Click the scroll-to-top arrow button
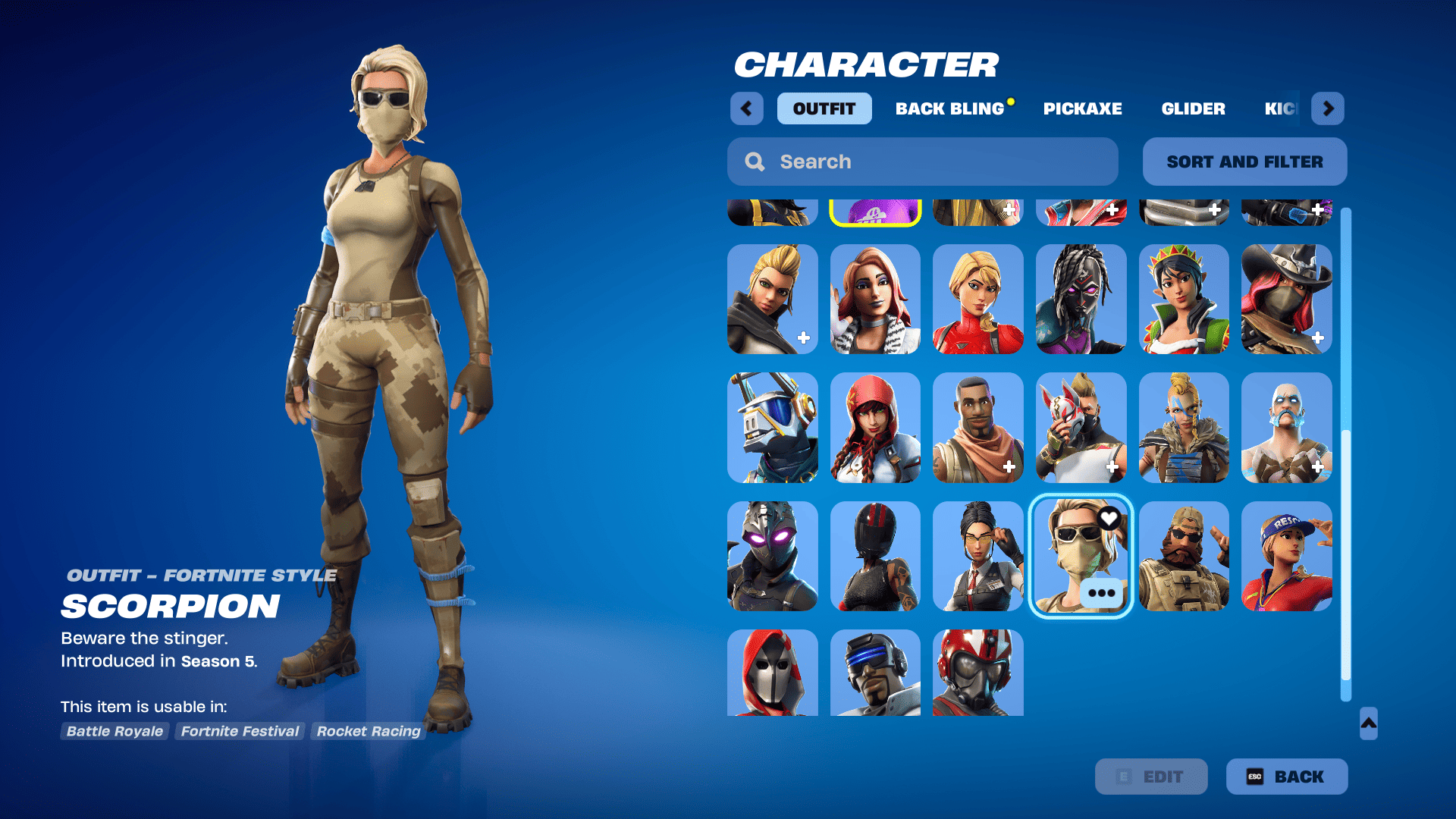The height and width of the screenshot is (819, 1456). (1367, 725)
